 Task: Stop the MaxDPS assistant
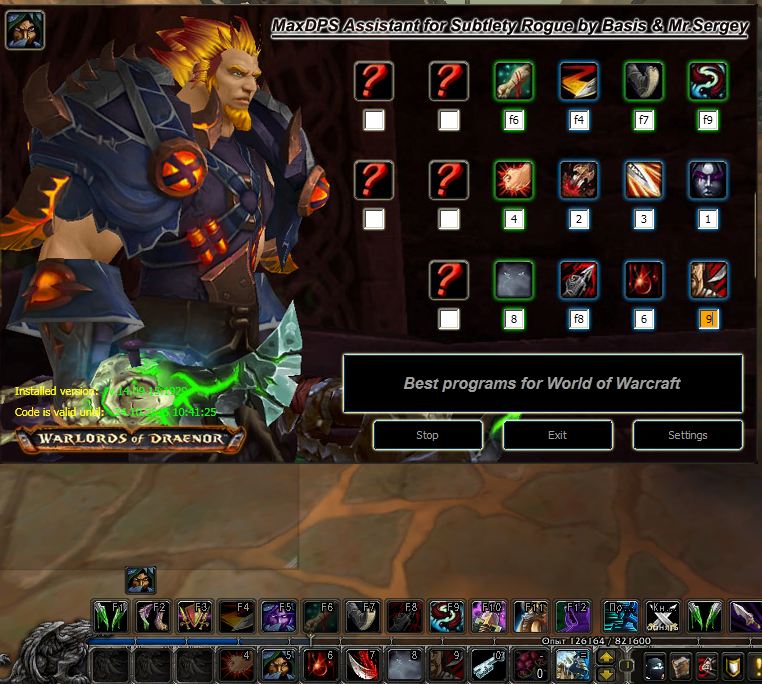point(427,435)
